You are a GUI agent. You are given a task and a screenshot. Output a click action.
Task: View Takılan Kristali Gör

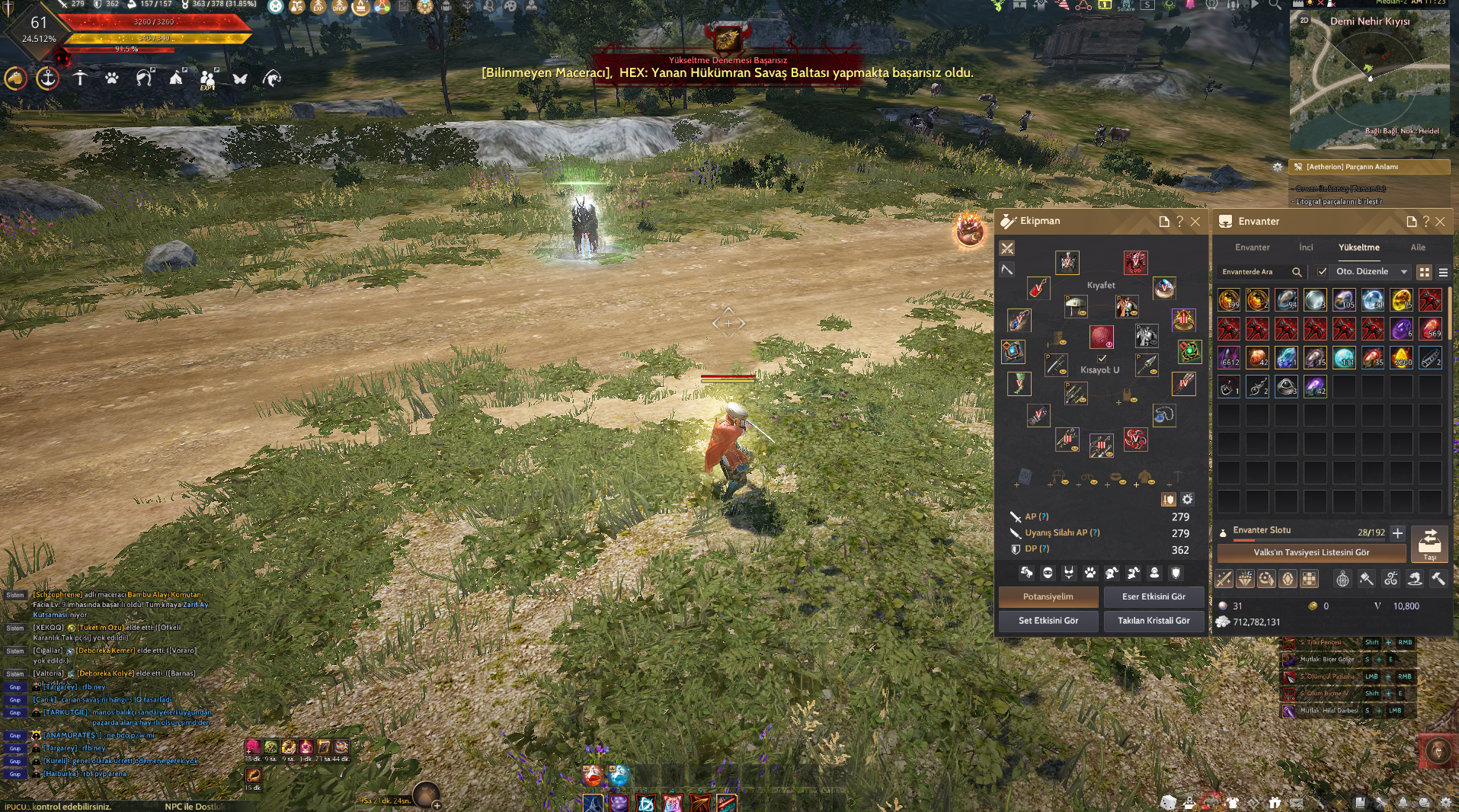point(1153,621)
